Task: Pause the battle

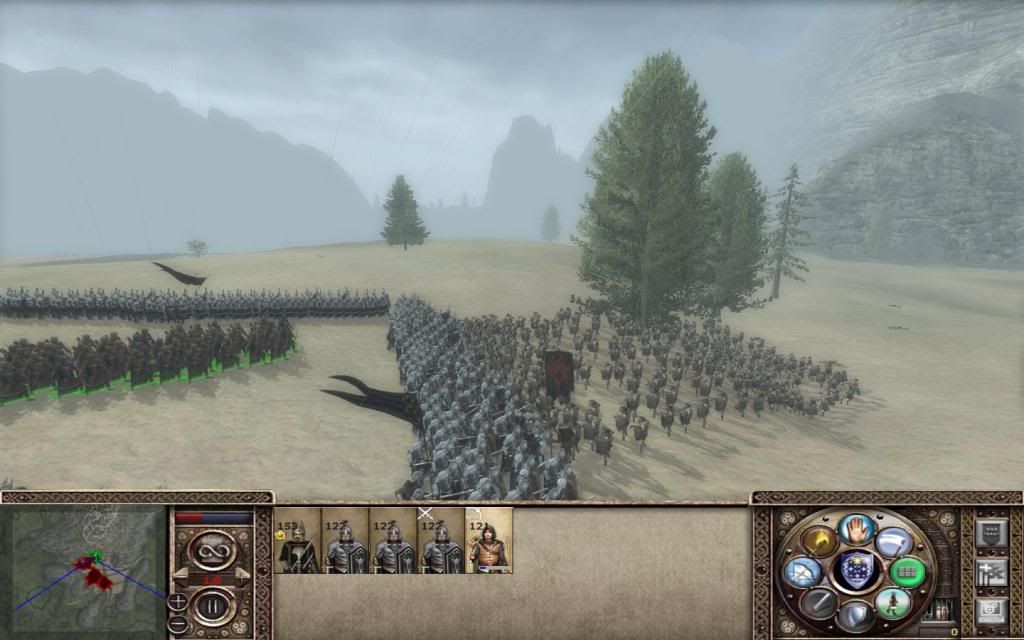Action: tap(211, 606)
